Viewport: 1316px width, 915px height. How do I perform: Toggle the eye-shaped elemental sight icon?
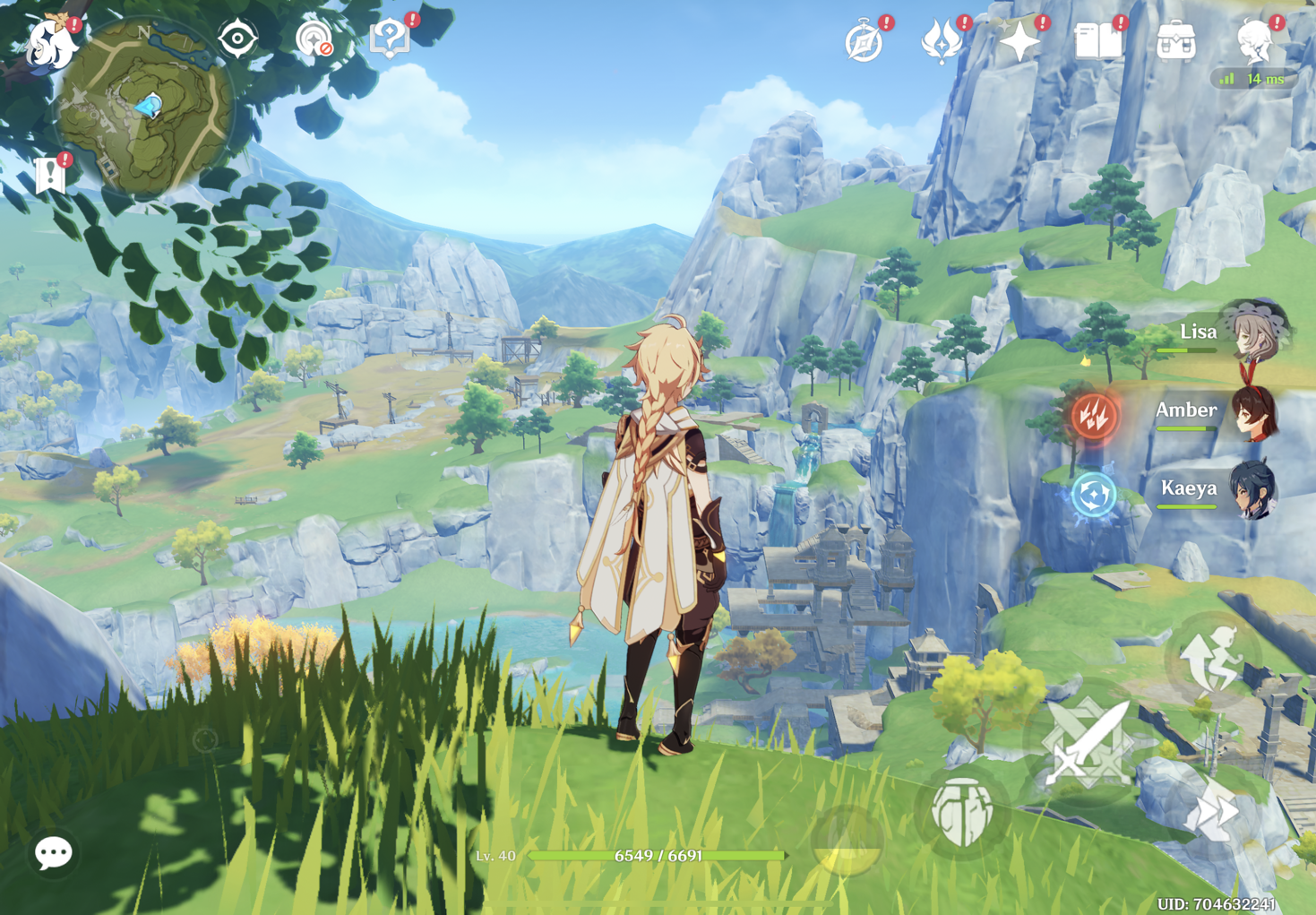pyautogui.click(x=237, y=39)
